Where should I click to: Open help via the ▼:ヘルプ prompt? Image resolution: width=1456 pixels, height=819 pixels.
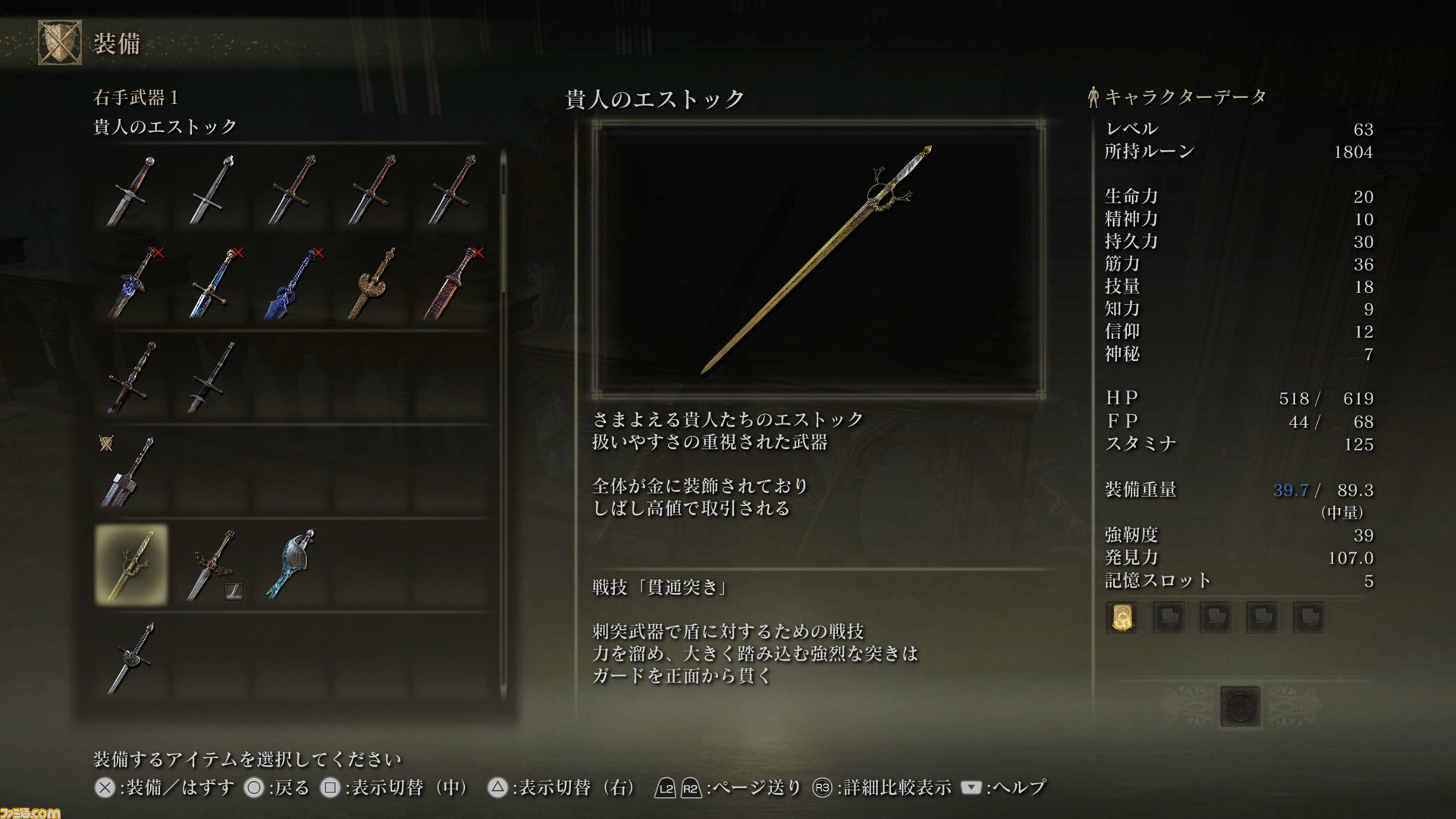click(973, 788)
